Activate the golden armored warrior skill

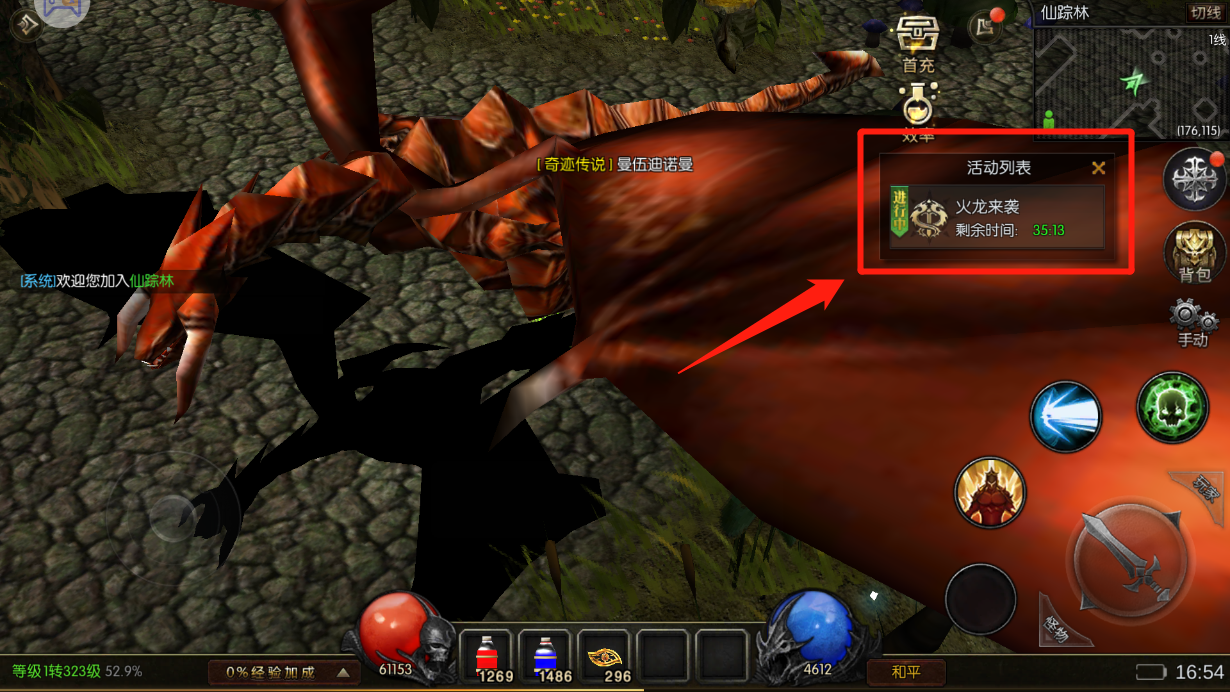point(991,492)
